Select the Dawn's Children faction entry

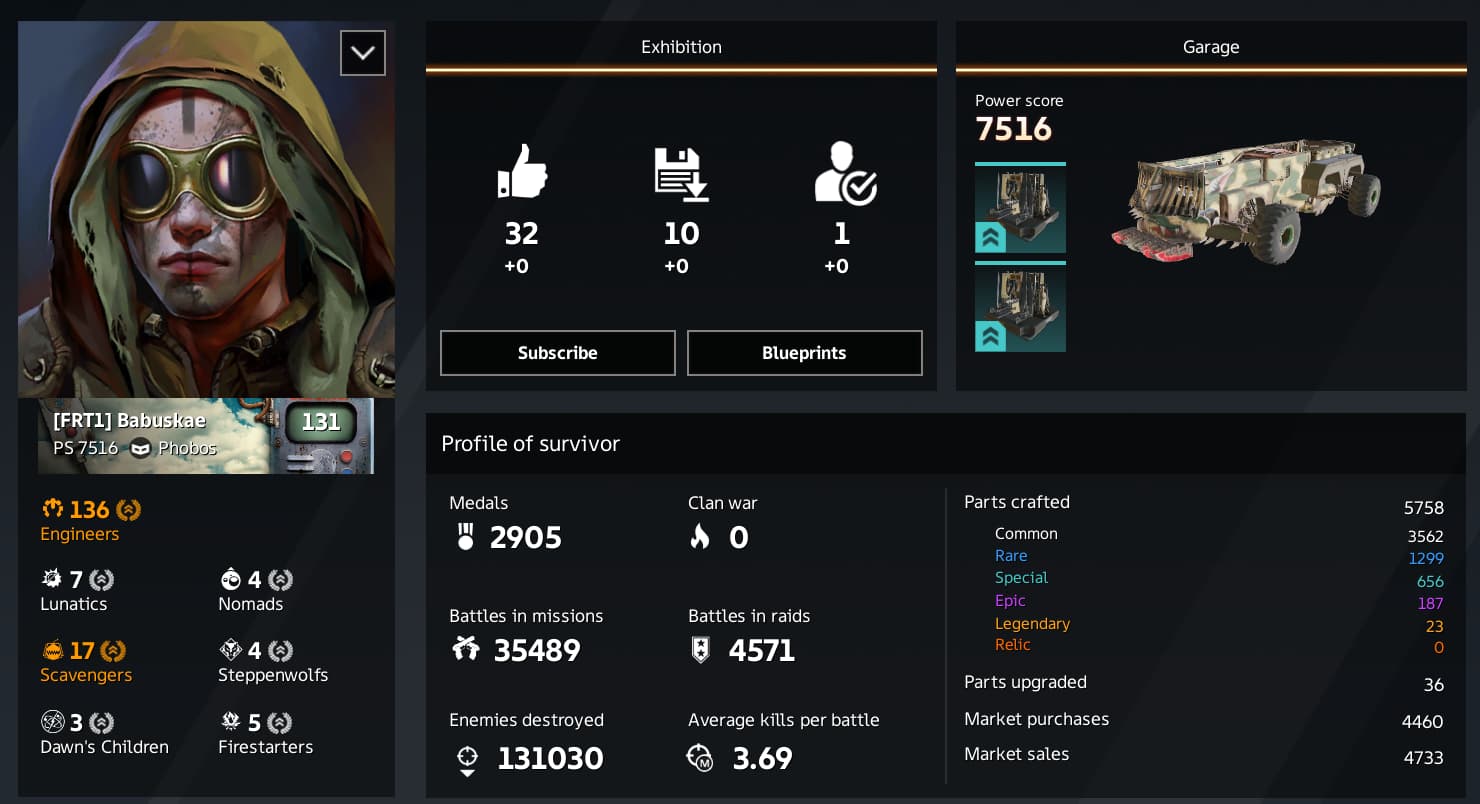[x=104, y=734]
